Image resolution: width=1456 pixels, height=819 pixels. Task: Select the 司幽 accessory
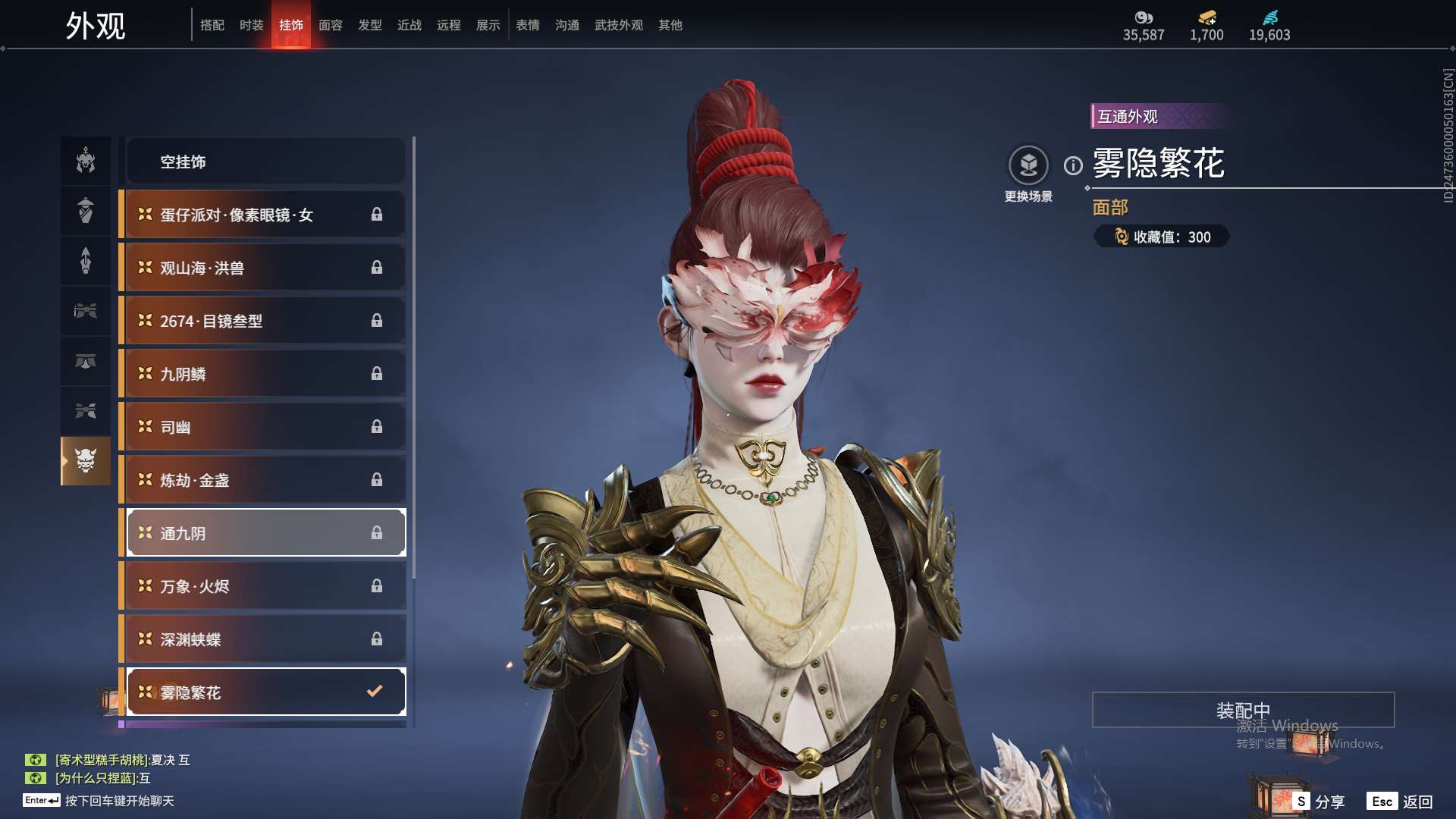pyautogui.click(x=265, y=427)
